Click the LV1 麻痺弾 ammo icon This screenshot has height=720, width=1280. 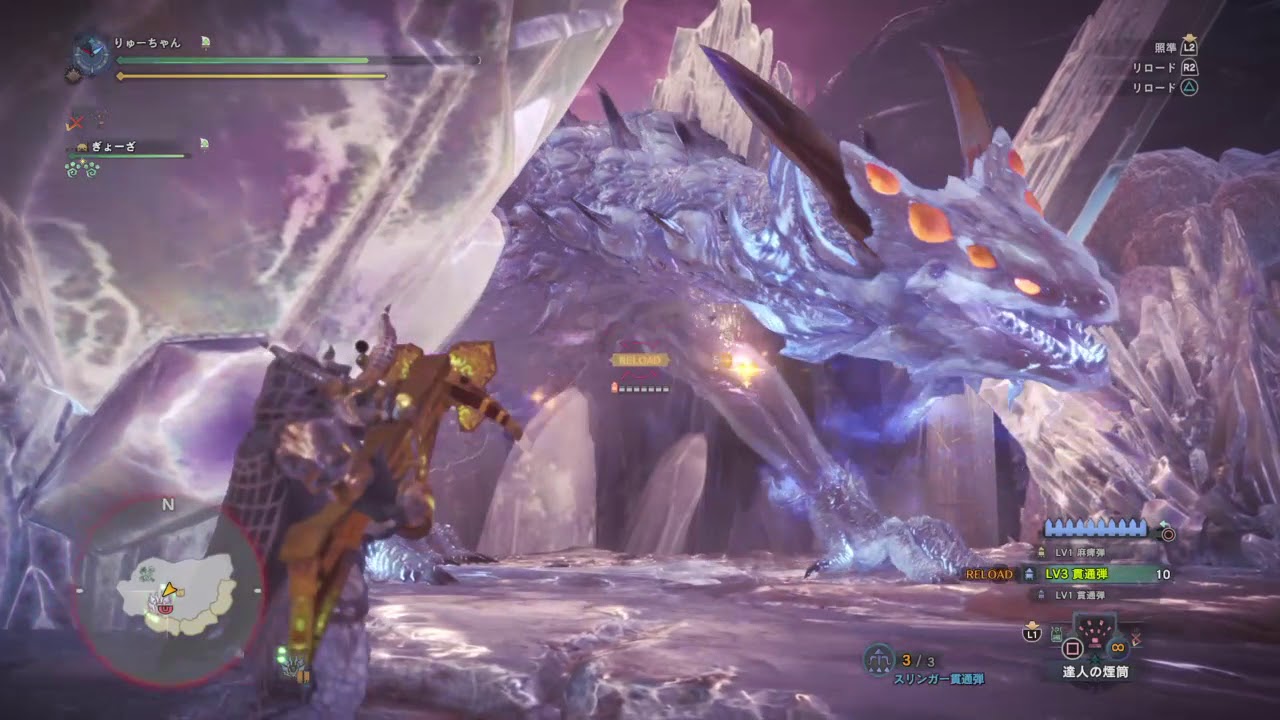click(x=1041, y=551)
